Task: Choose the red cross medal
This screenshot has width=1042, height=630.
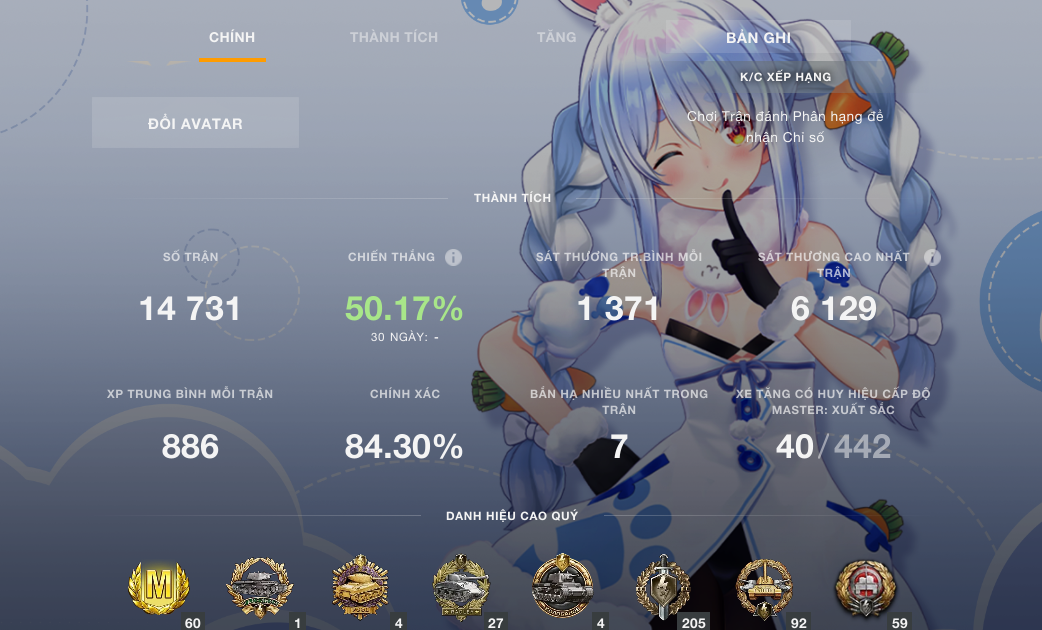Action: point(865,587)
